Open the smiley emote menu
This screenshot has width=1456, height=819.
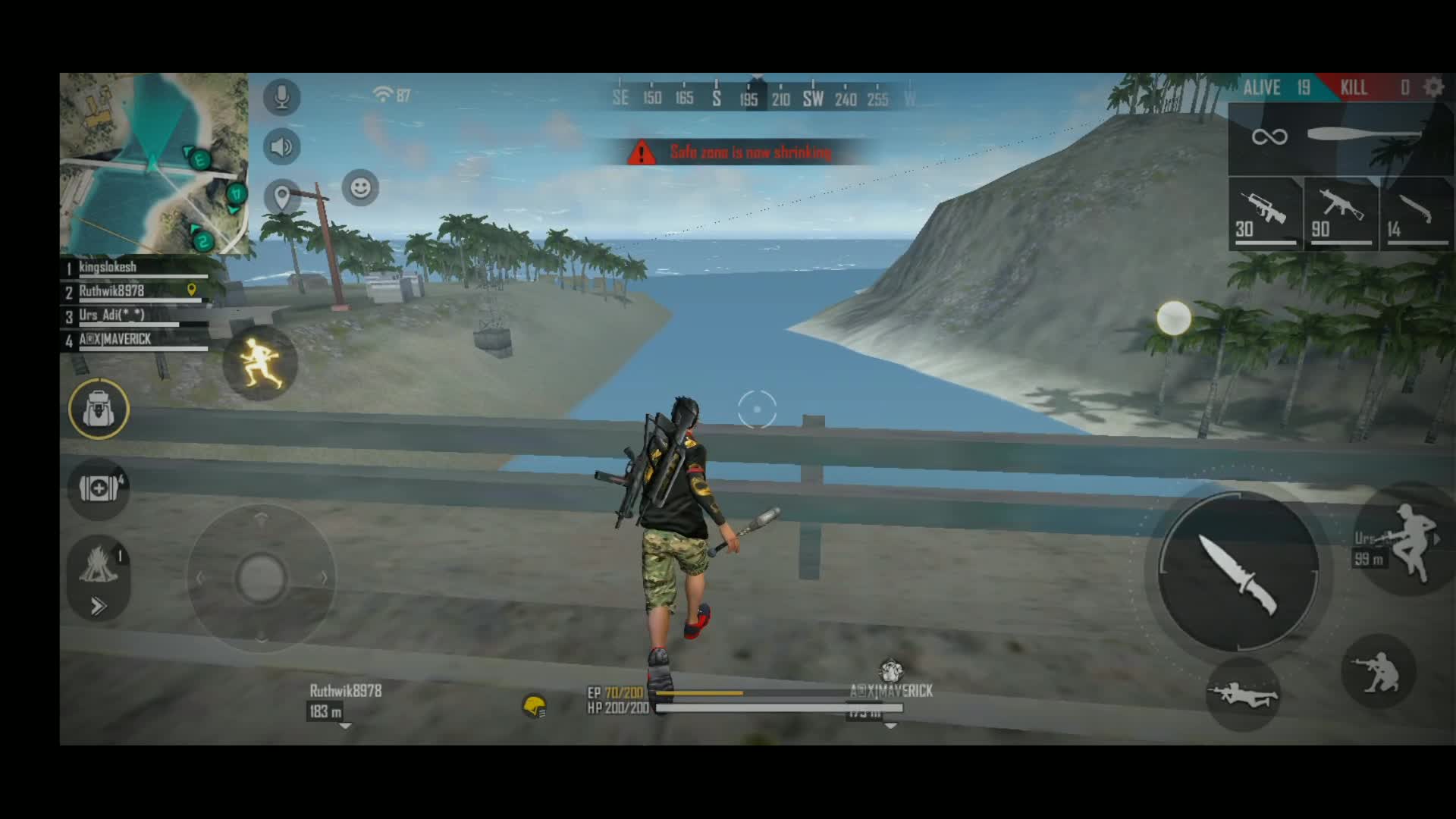coord(360,187)
